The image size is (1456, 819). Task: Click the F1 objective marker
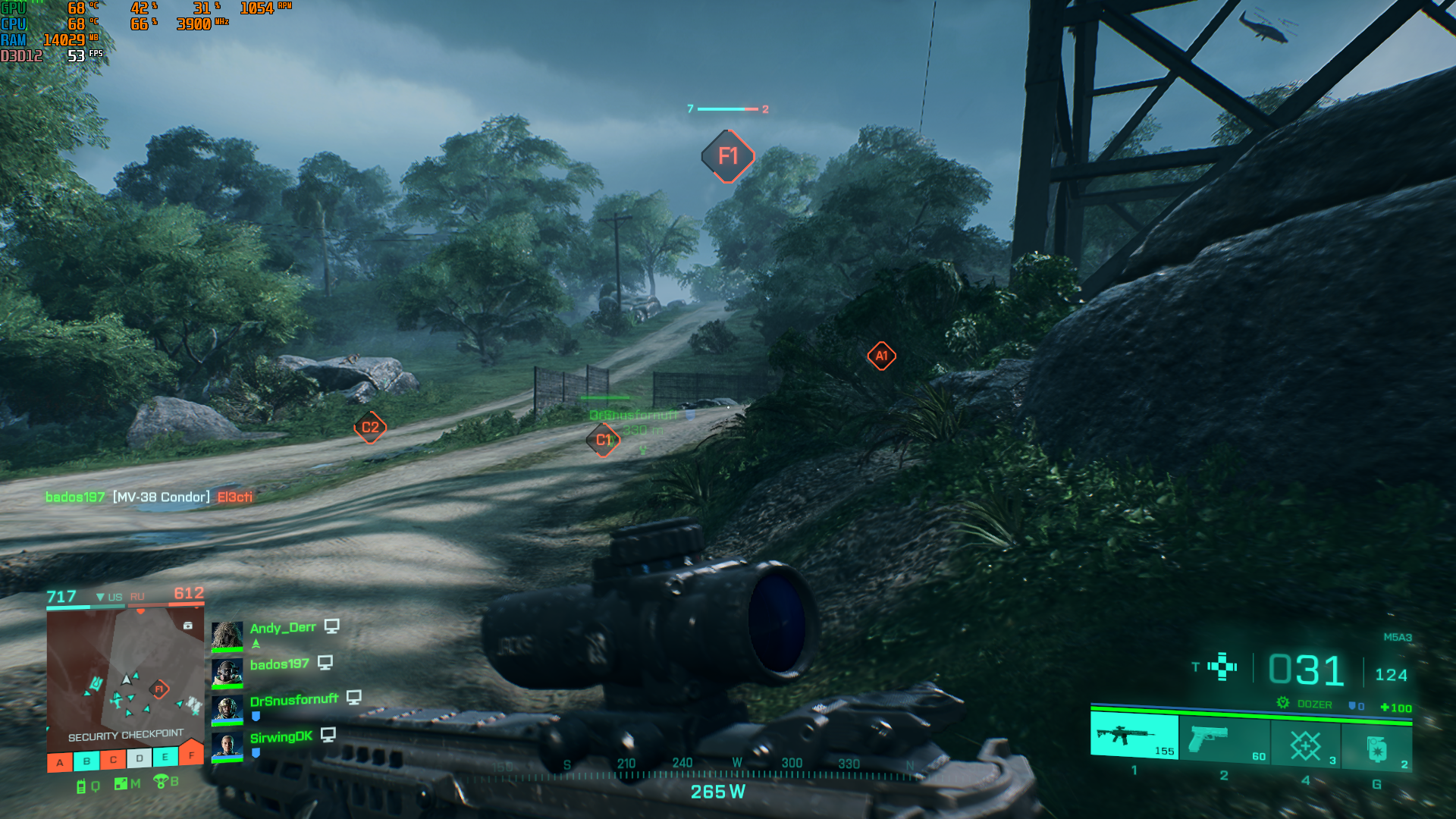coord(727,156)
